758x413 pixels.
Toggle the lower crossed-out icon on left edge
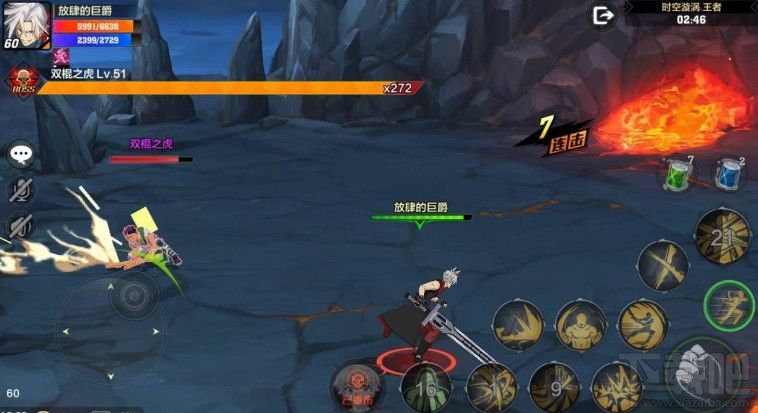(20, 226)
